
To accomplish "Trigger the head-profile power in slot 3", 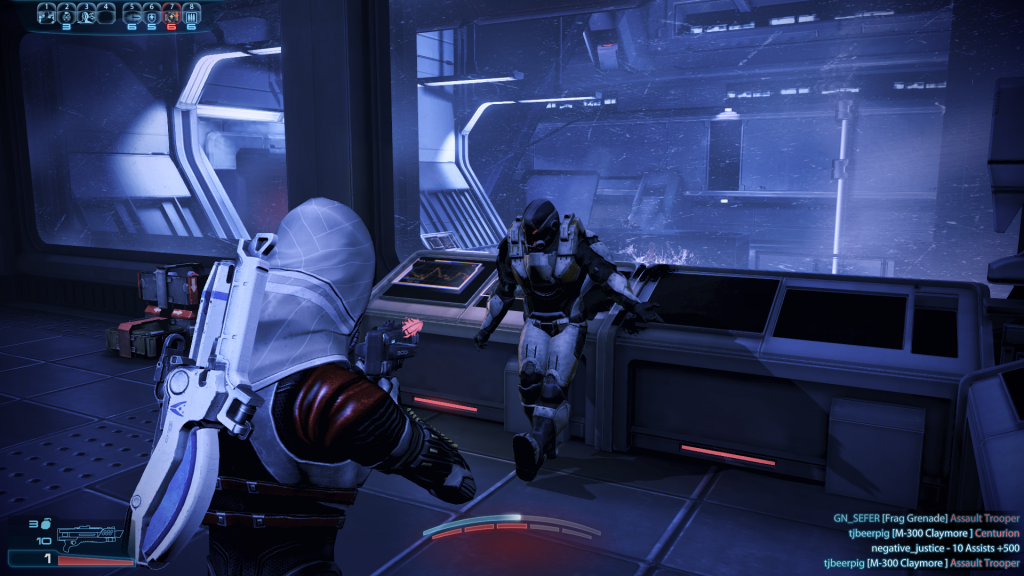I will coord(86,14).
